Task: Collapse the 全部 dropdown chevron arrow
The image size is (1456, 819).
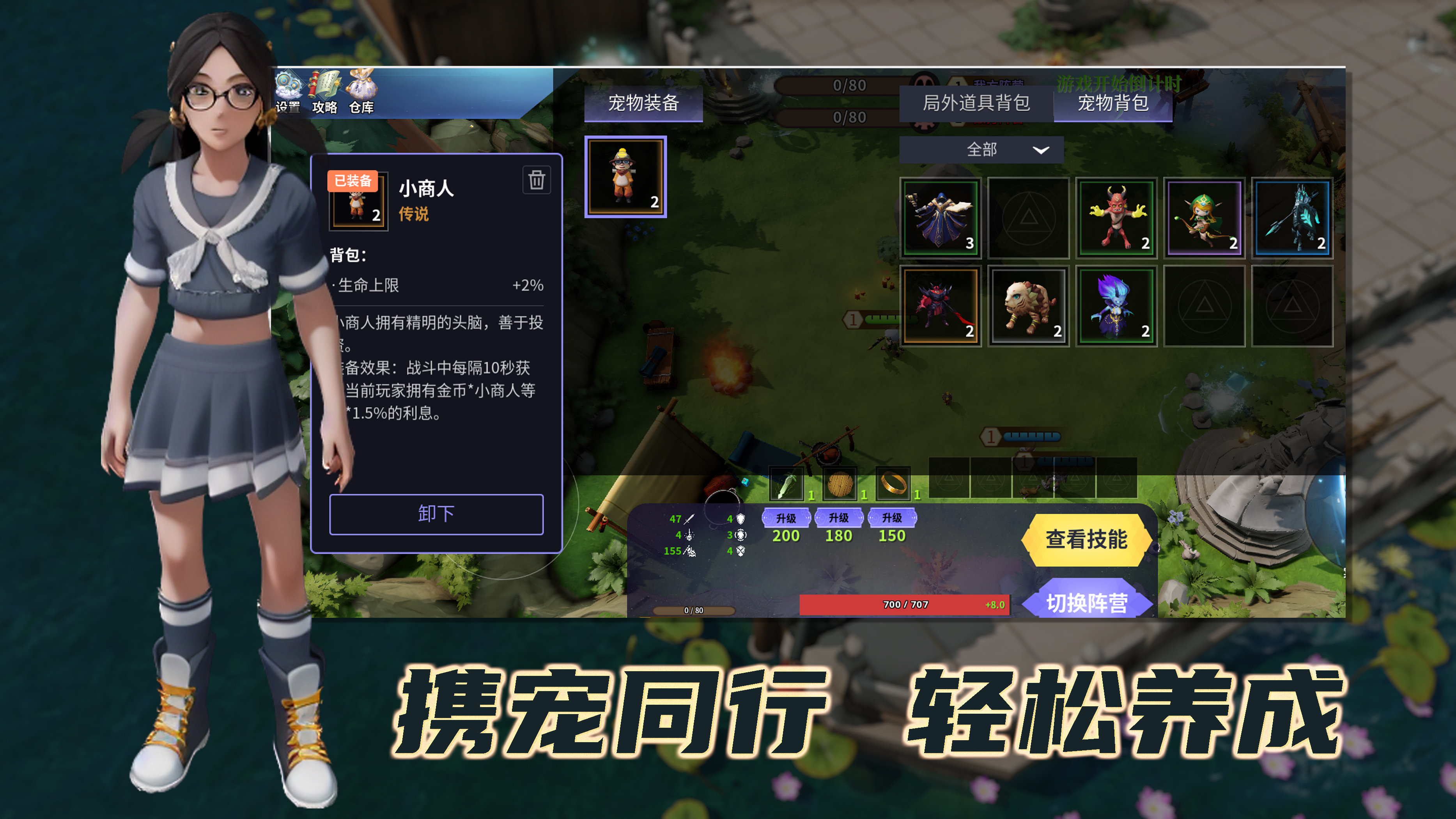Action: click(1042, 151)
